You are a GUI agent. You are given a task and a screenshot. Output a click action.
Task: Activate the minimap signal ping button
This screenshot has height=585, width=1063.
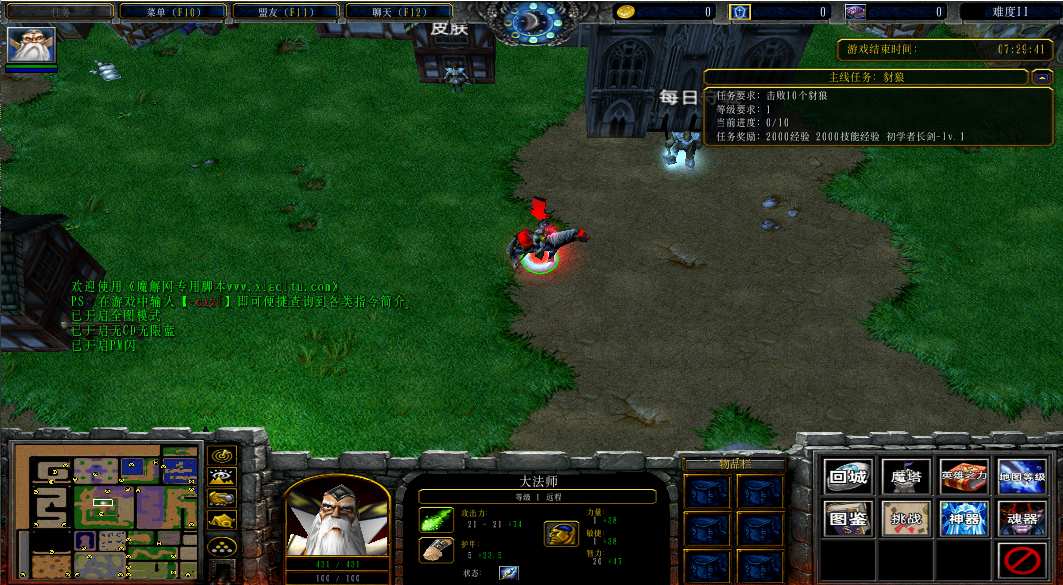coord(222,456)
